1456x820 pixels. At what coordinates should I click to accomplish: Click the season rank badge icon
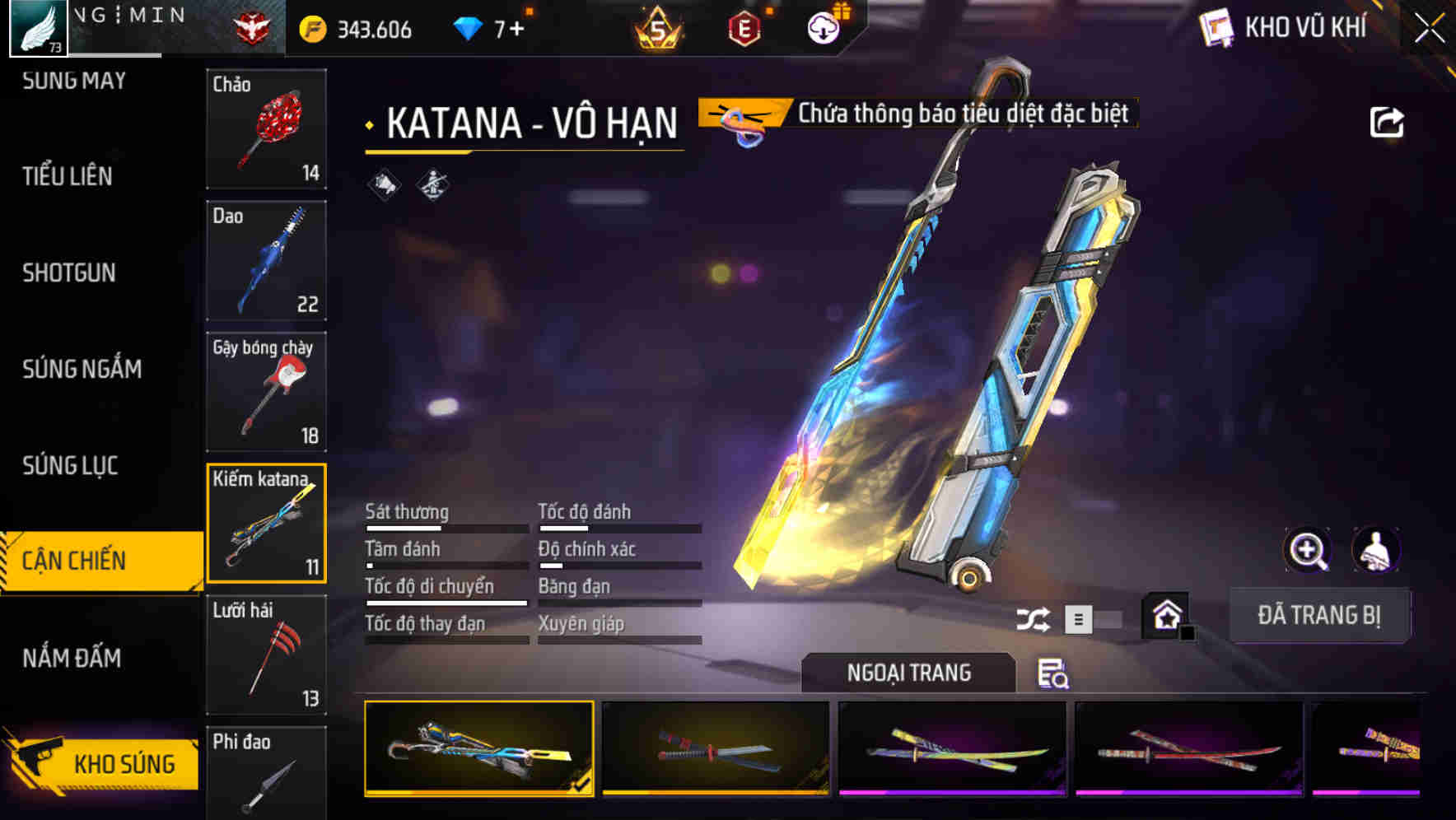[x=660, y=27]
